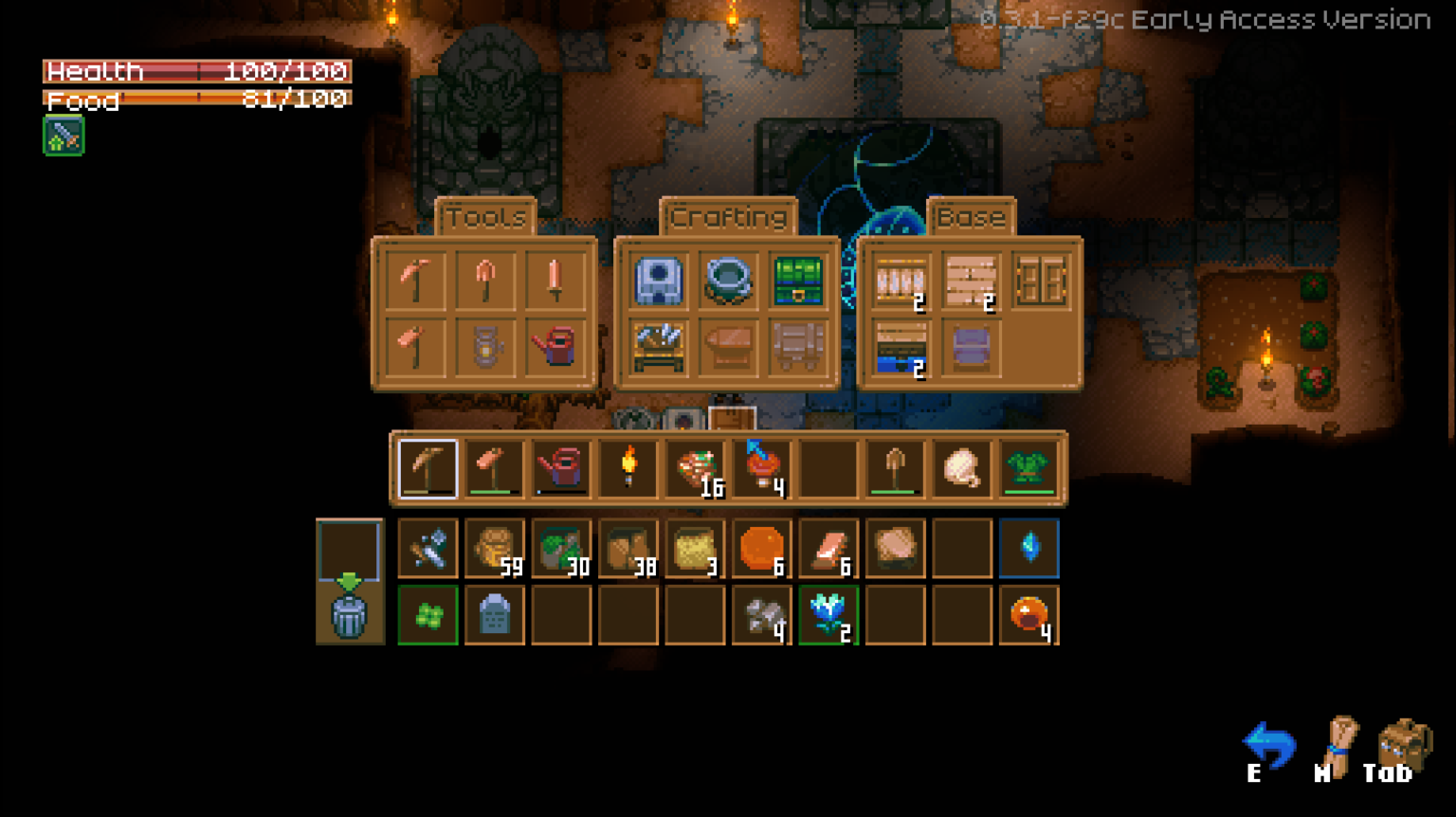This screenshot has height=817, width=1456.
Task: Select the watering can recipe
Action: tap(557, 348)
